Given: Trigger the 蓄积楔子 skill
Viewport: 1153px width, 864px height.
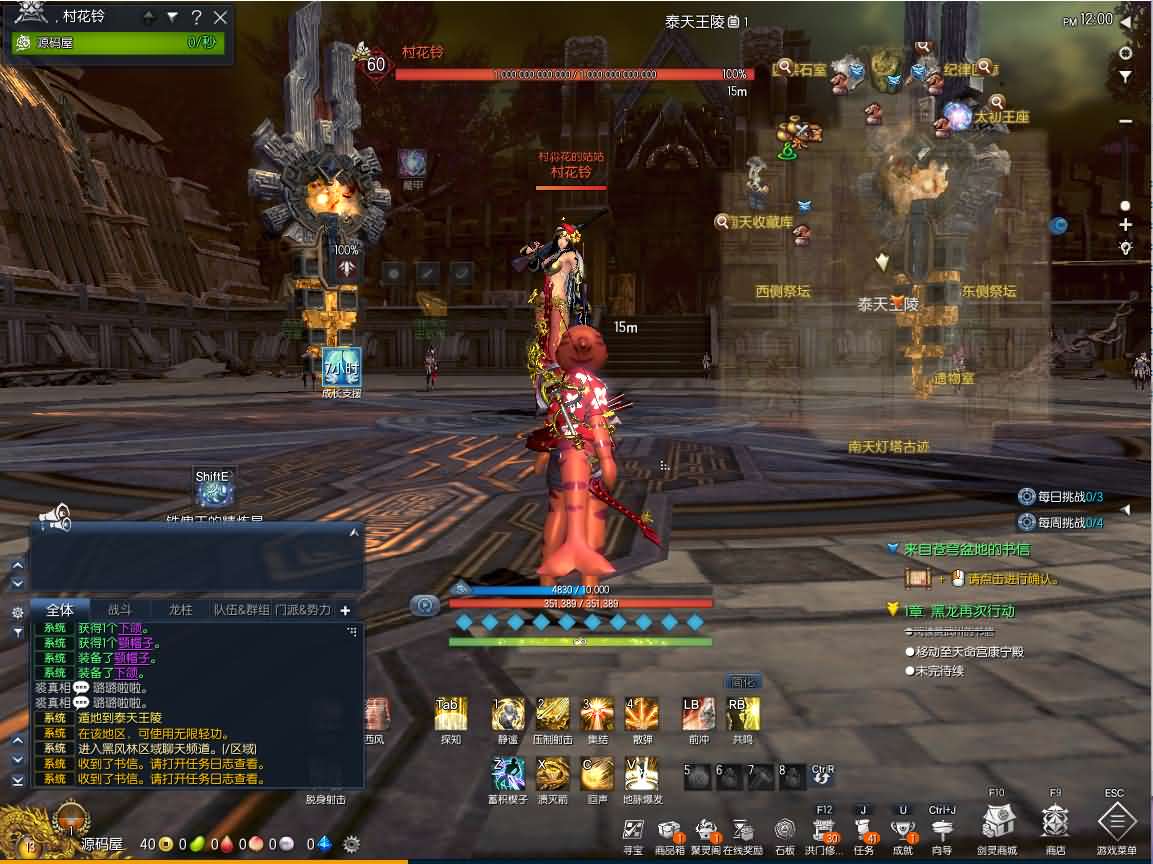Looking at the screenshot, I should [x=508, y=773].
